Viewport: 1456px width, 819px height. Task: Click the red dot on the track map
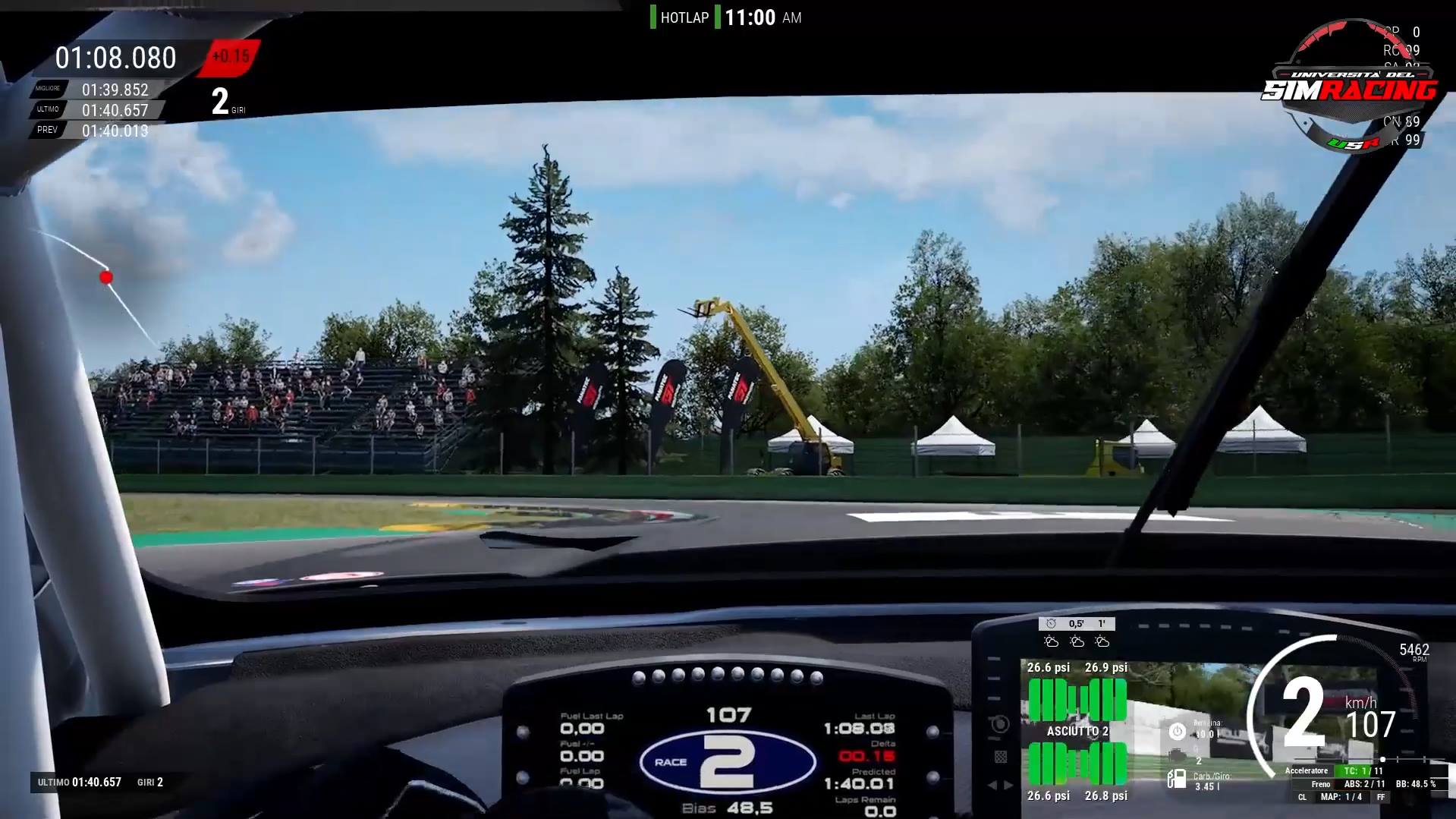coord(106,277)
